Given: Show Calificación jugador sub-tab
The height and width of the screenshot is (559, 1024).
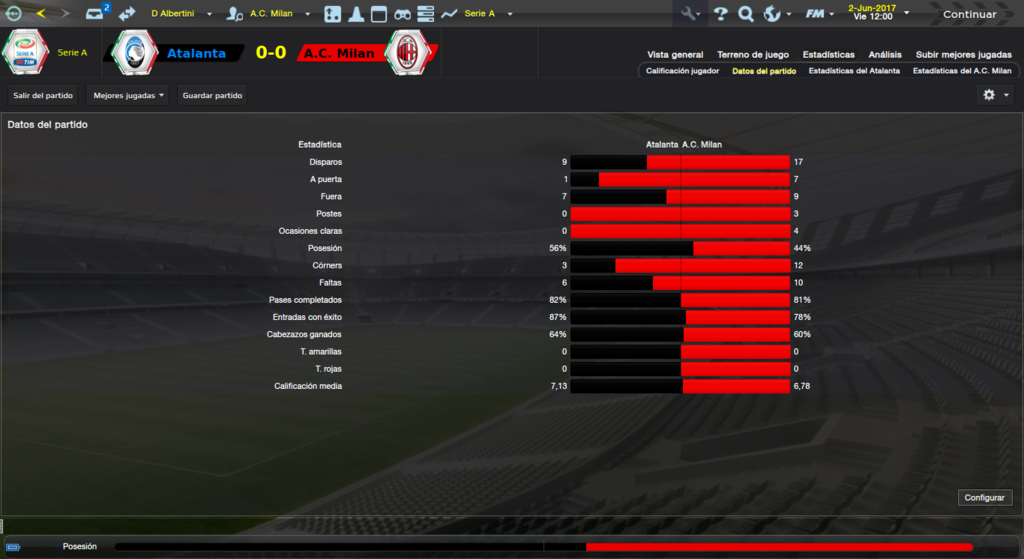Looking at the screenshot, I should (682, 72).
